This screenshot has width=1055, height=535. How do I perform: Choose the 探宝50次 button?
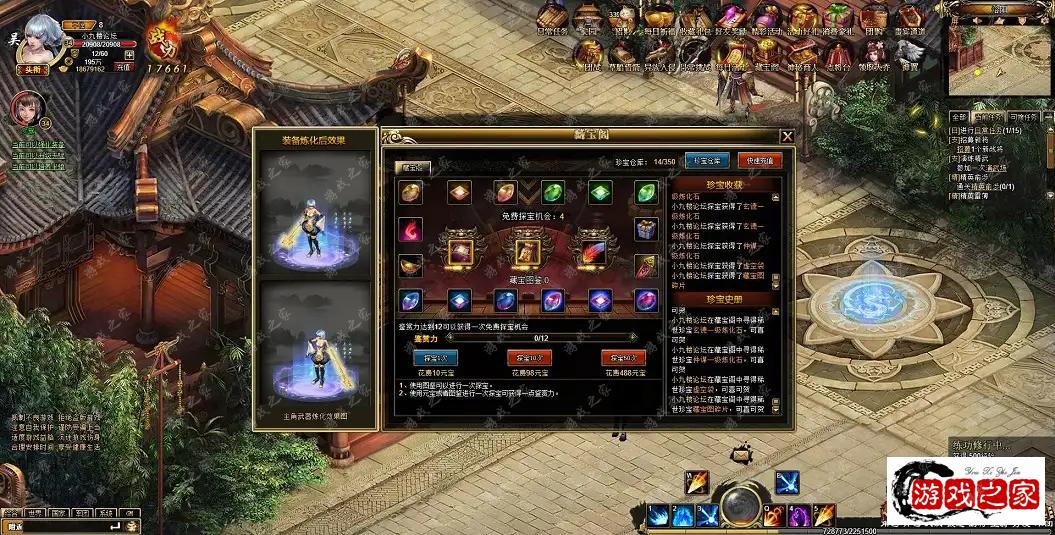(622, 357)
